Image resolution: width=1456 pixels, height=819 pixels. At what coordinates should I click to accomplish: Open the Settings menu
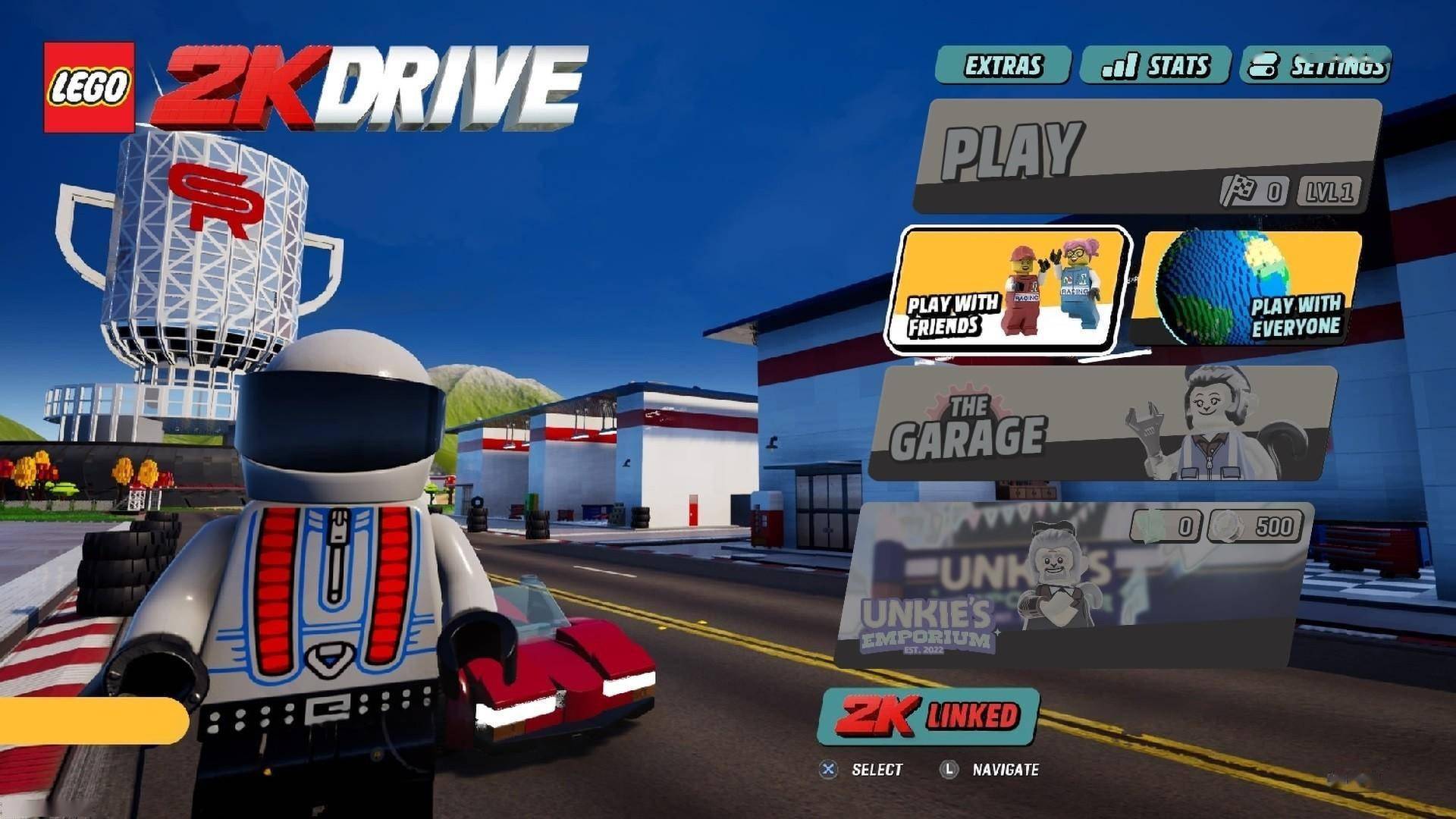click(x=1316, y=65)
